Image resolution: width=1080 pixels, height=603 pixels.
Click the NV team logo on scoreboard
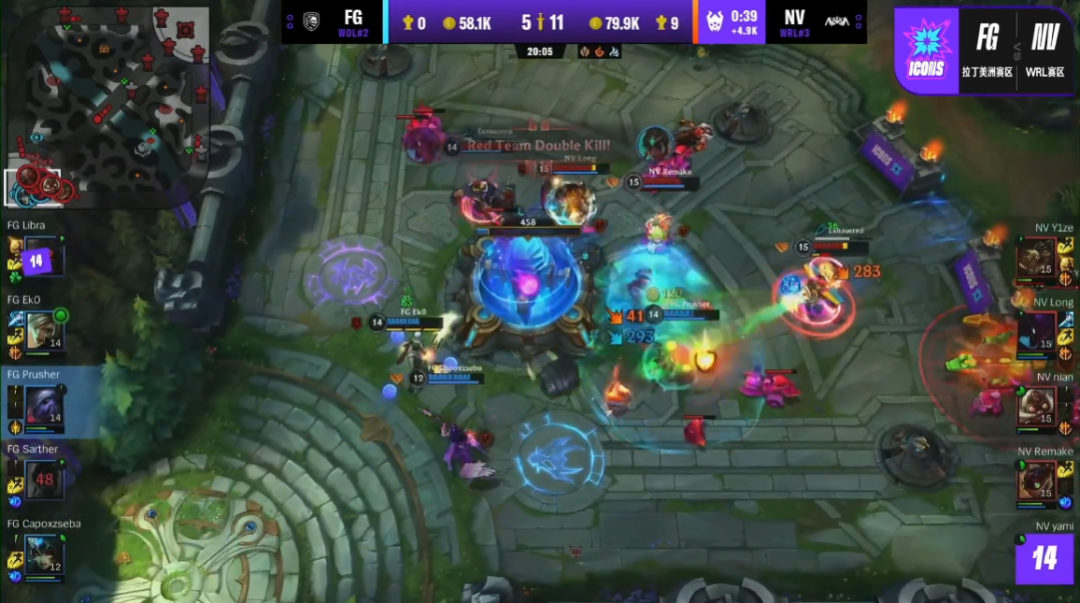pos(838,20)
